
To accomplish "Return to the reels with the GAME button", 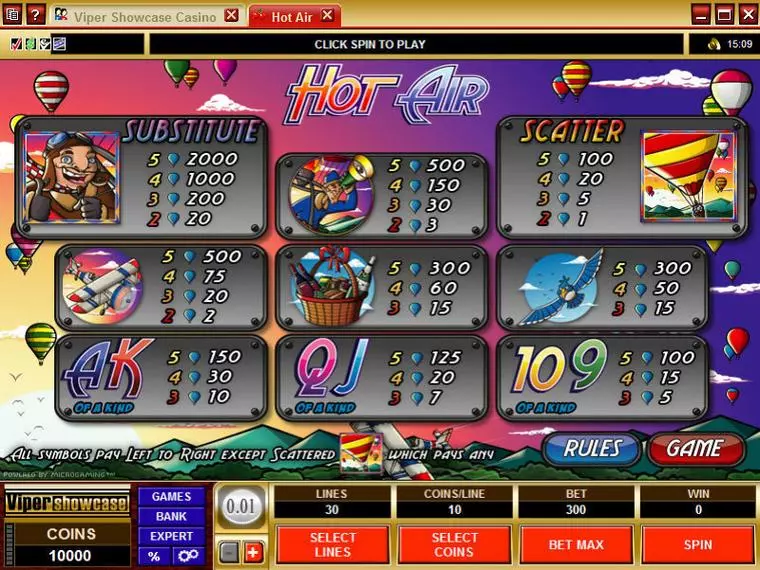I will click(x=695, y=449).
